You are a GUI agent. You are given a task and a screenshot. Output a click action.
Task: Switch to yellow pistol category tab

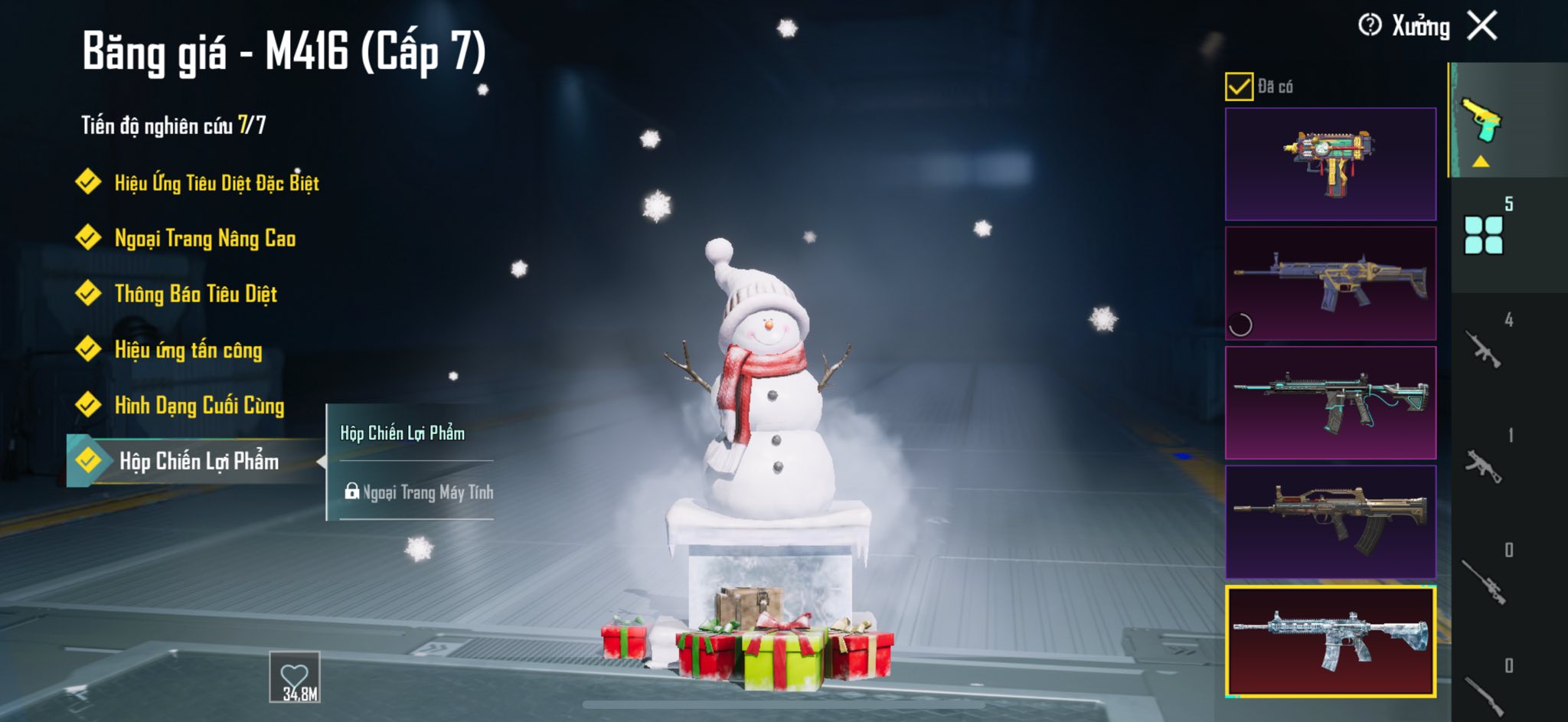click(1482, 123)
